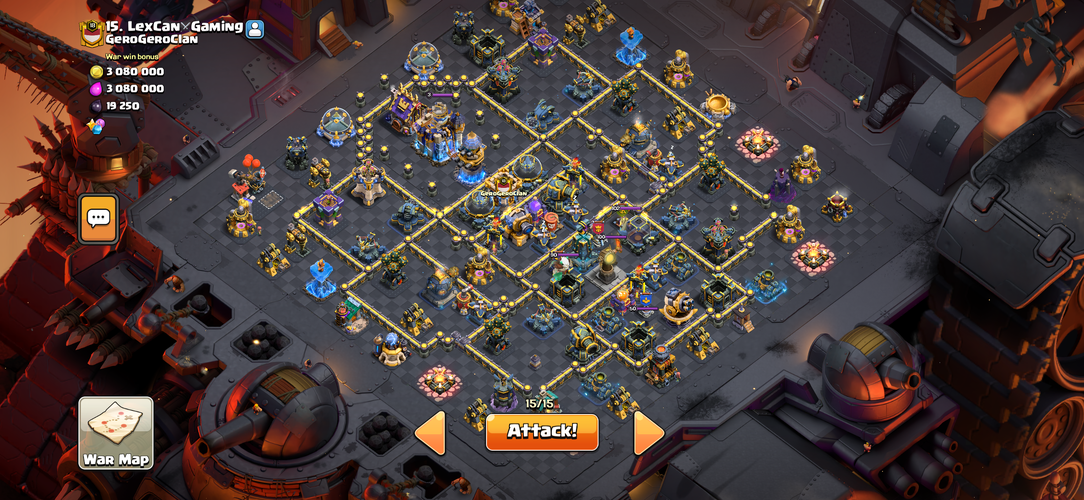Open the War Map
1084x500 pixels.
(x=116, y=433)
